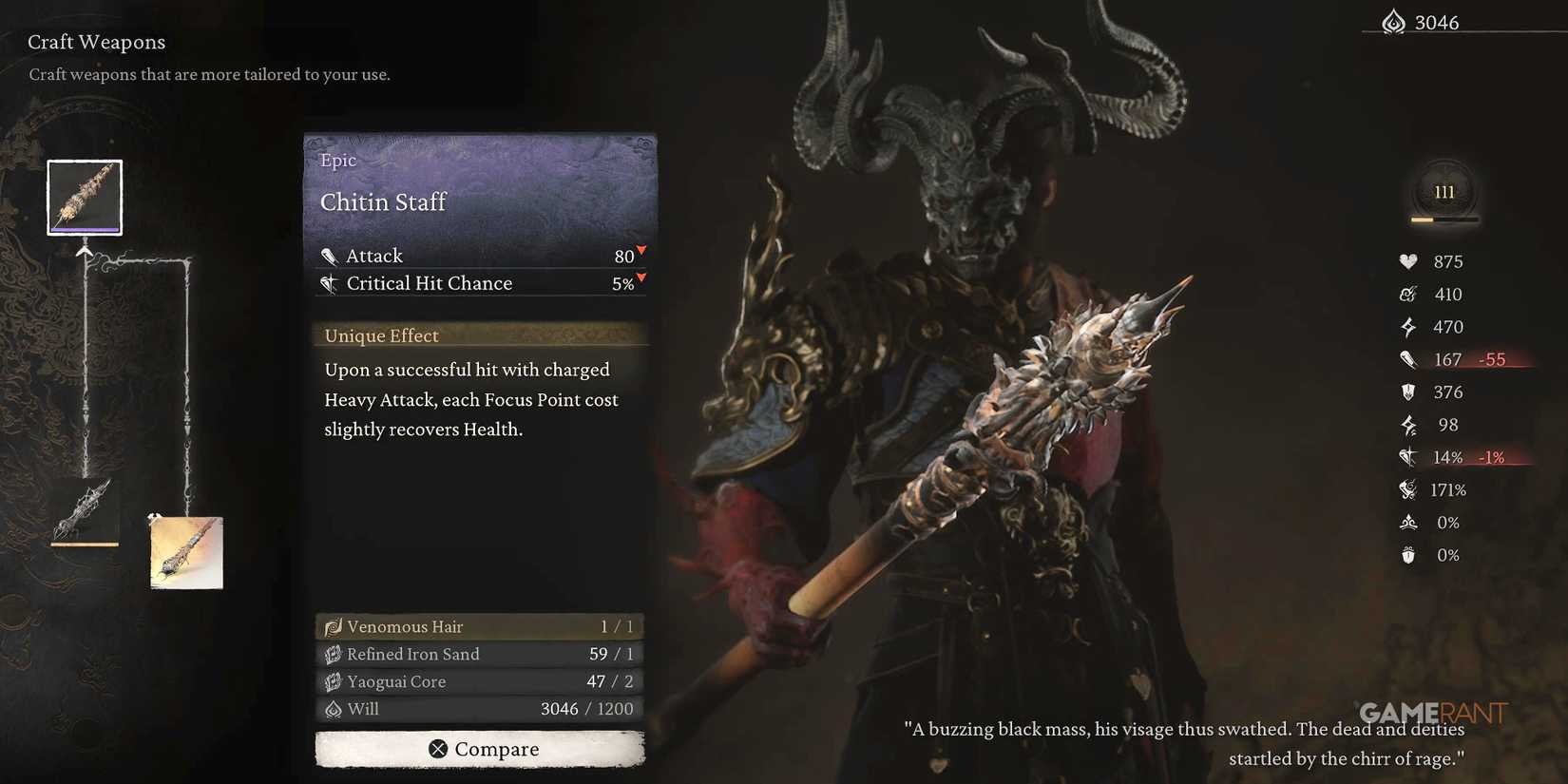This screenshot has width=1568, height=784.
Task: Select the shield Defense icon showing 376
Action: coord(1408,392)
